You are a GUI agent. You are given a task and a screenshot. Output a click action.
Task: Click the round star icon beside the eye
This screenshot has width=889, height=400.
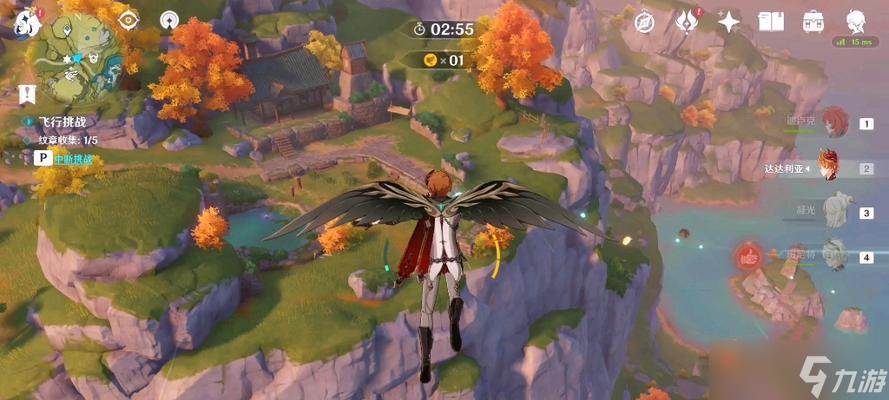170,19
